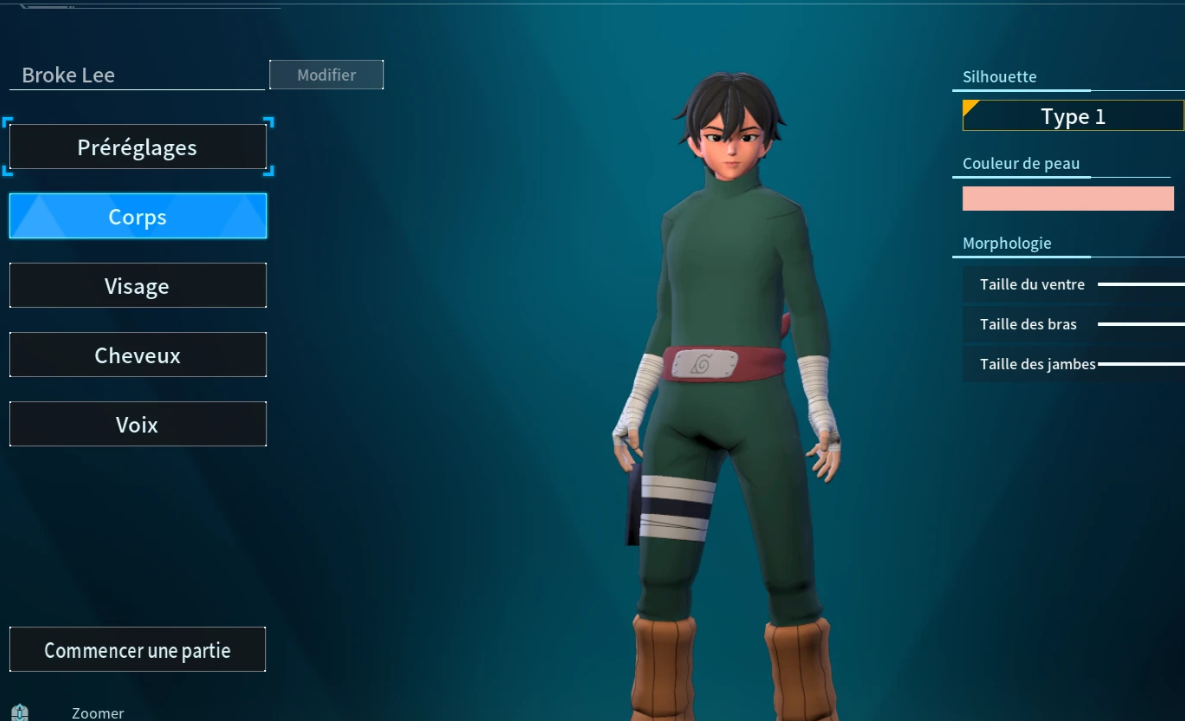Viewport: 1185px width, 721px height.
Task: Pick the pink skin color swatch
Action: [1068, 198]
